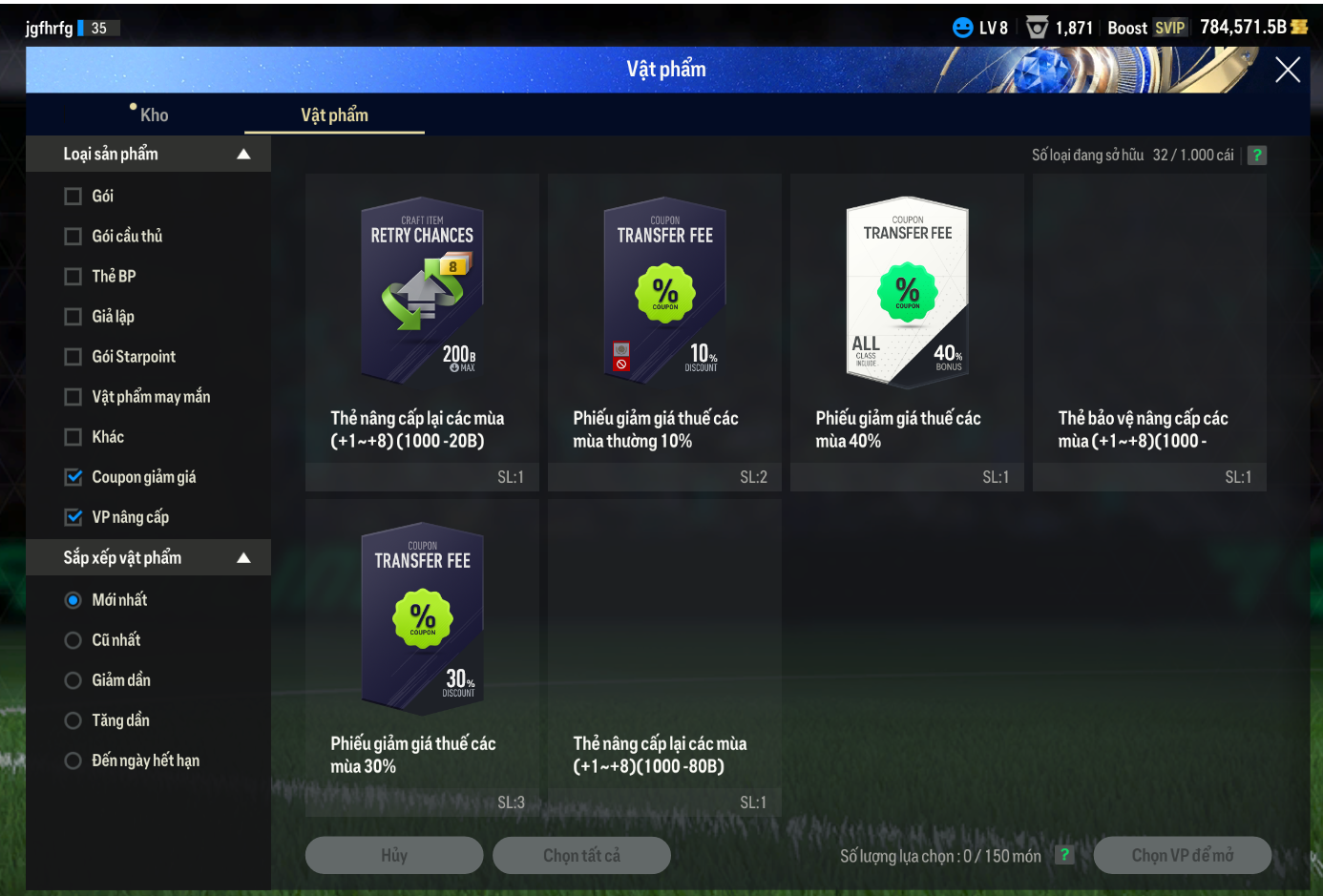Close the Vật phẩm window
Image resolution: width=1323 pixels, height=896 pixels.
(1287, 70)
